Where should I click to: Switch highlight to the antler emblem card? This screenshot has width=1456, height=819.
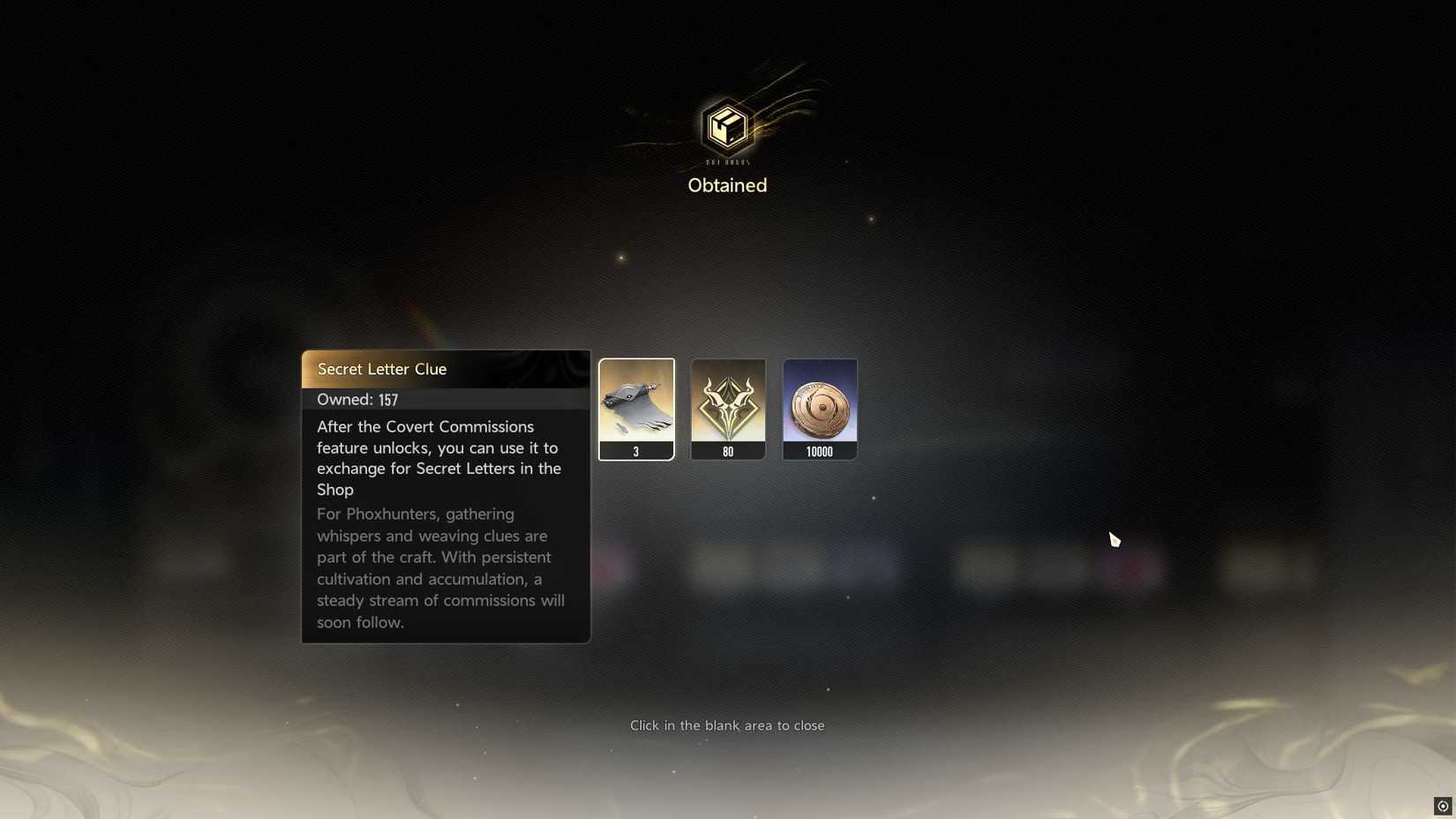[x=728, y=408]
